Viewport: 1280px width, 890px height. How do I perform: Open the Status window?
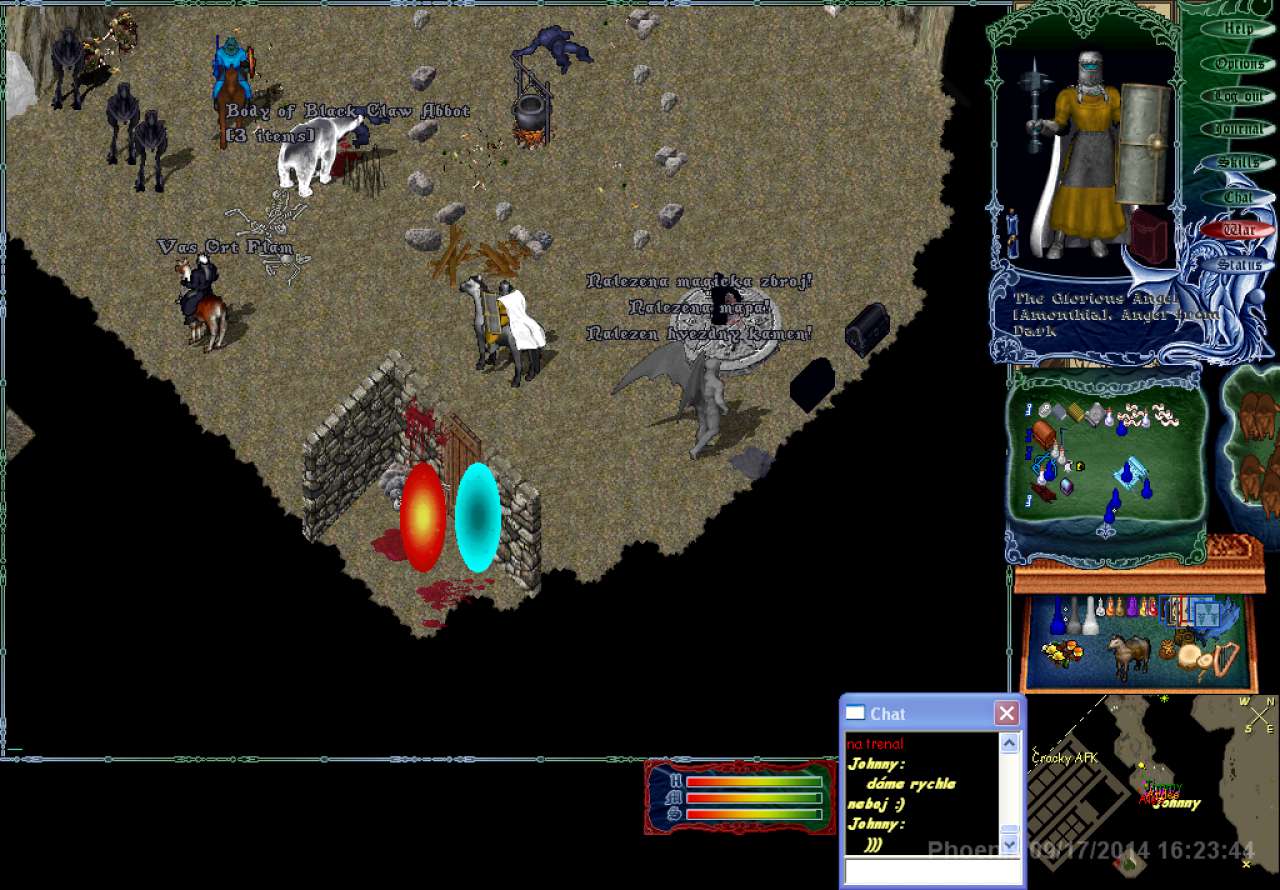tap(1238, 265)
